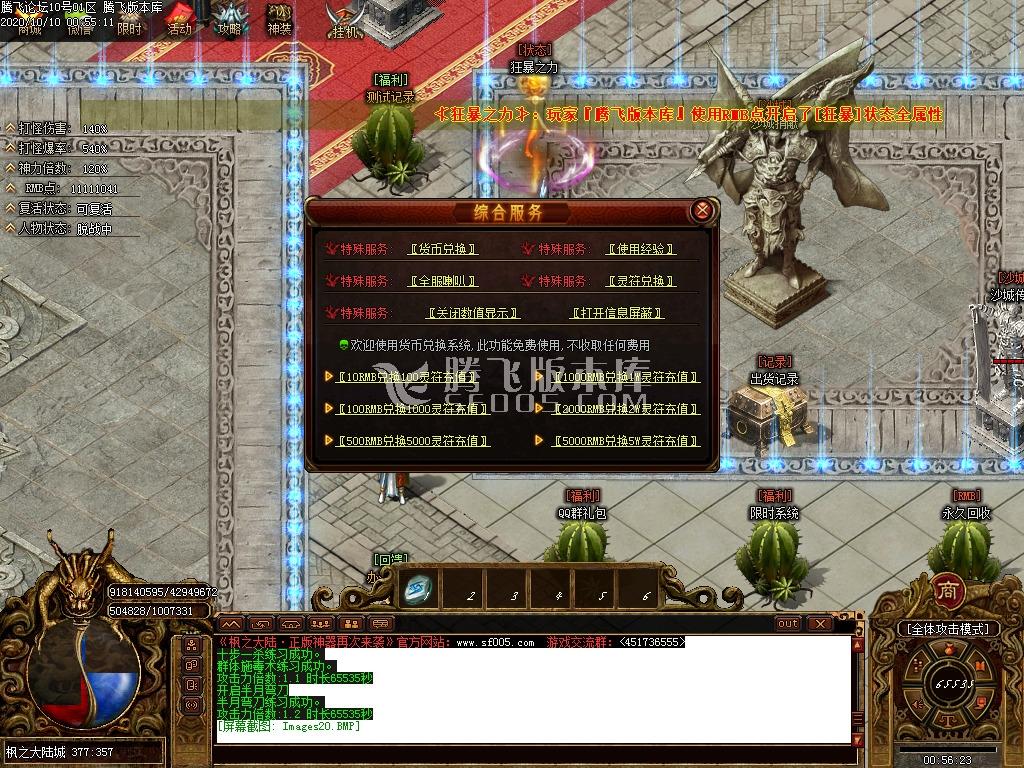Open the 神装 divine gear icon
Viewport: 1024px width, 768px height.
279,19
